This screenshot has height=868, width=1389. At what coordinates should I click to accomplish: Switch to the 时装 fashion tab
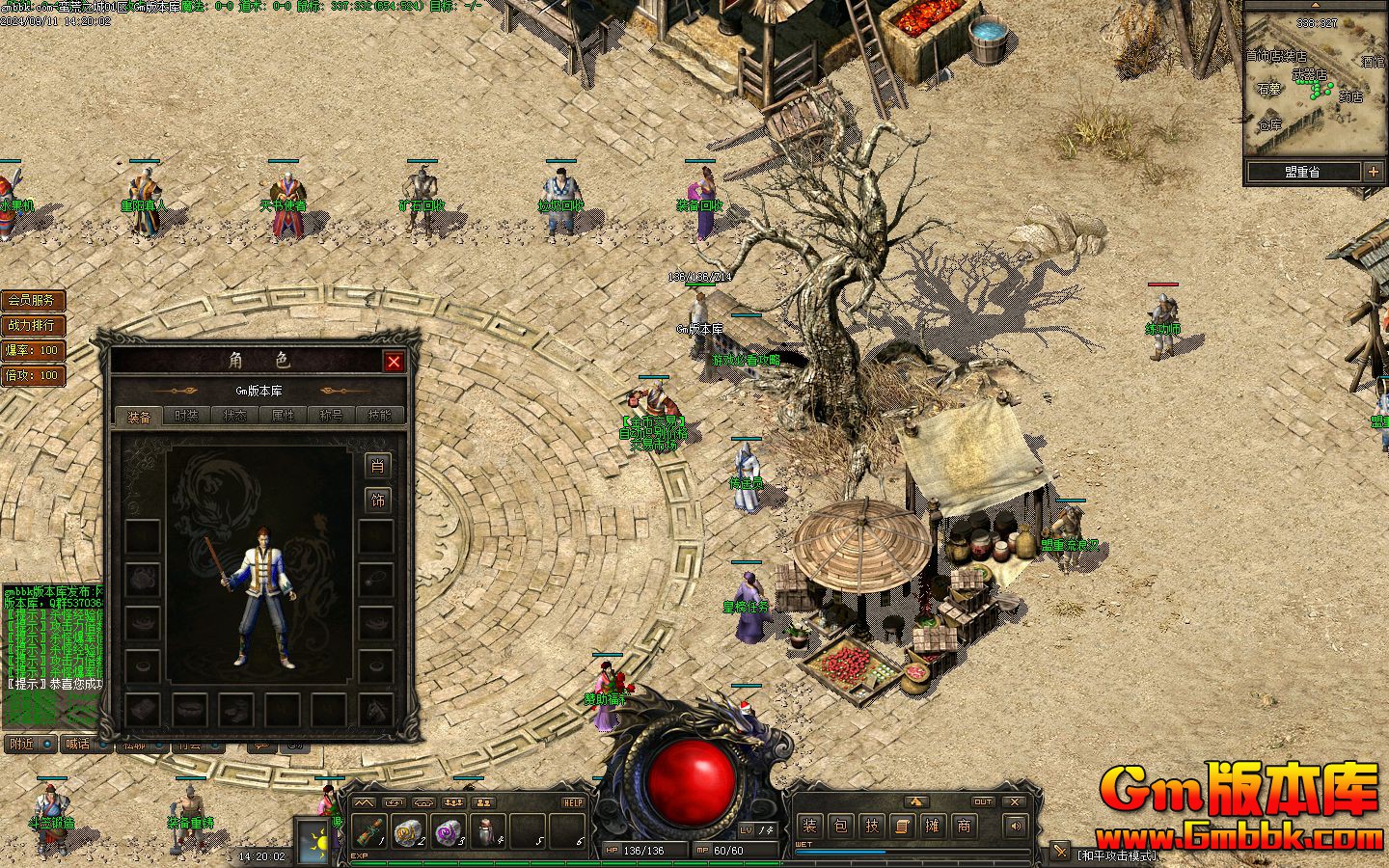coord(187,417)
